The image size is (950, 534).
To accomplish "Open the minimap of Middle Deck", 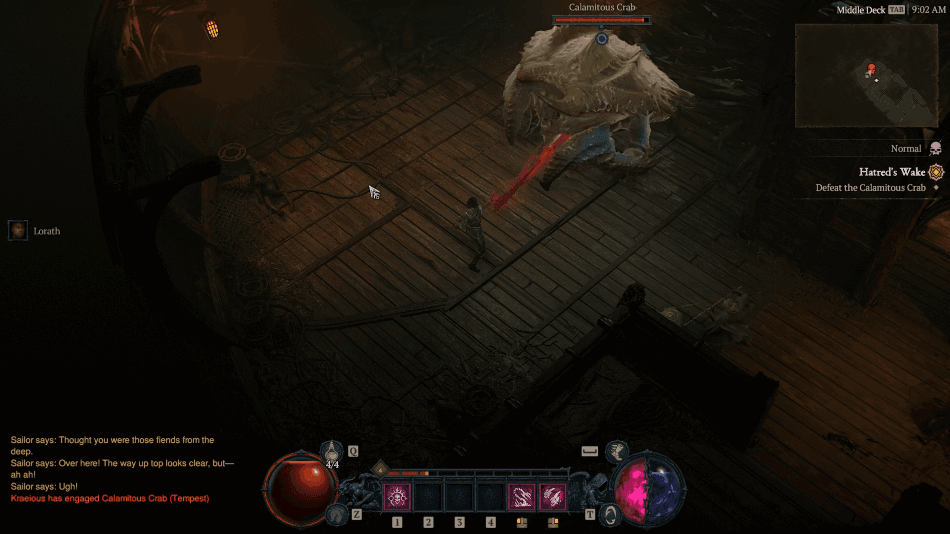I will tap(866, 76).
